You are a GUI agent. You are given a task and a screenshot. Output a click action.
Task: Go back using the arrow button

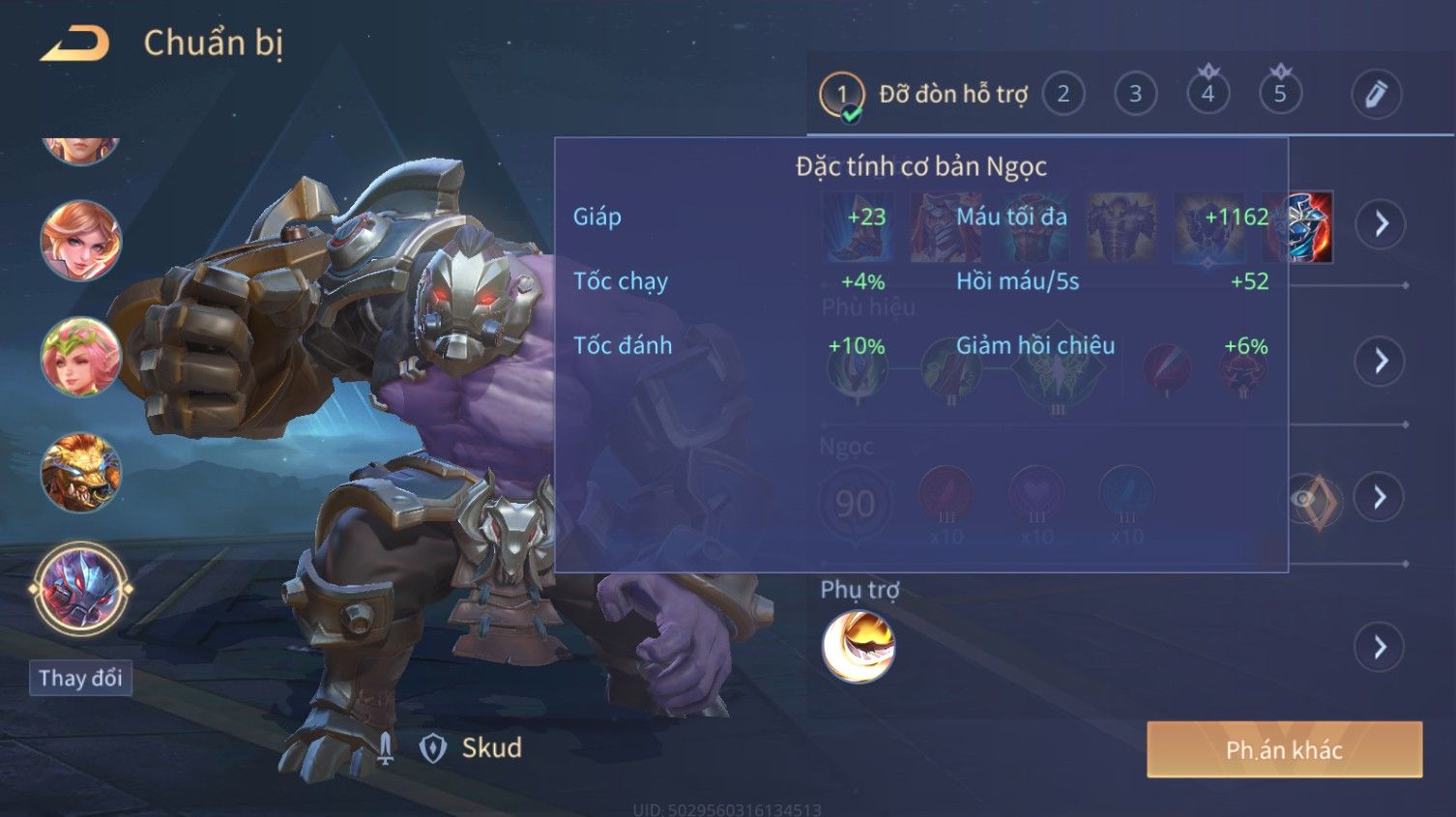point(75,44)
